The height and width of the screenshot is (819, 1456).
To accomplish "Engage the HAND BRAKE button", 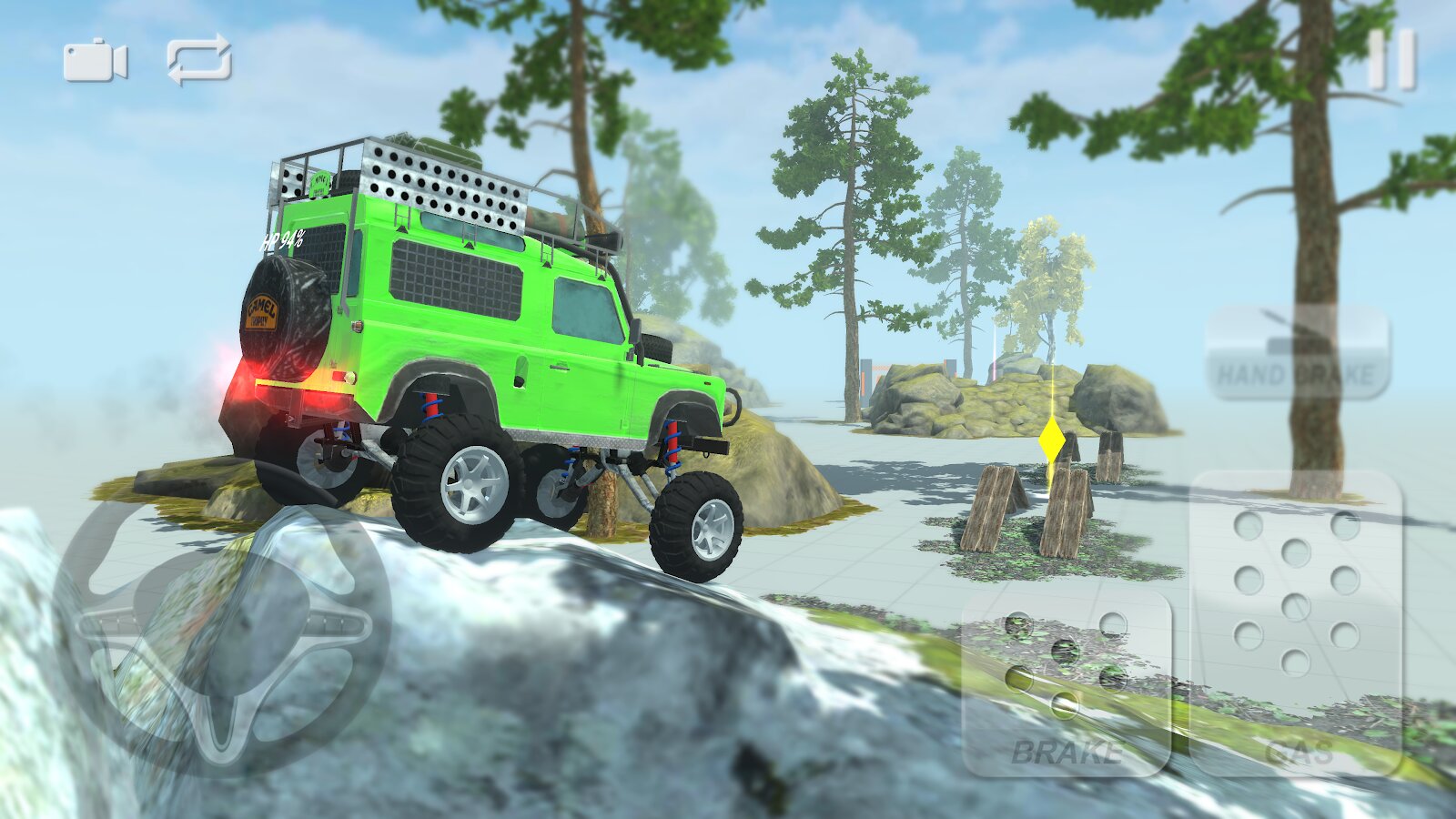I will tap(1297, 354).
